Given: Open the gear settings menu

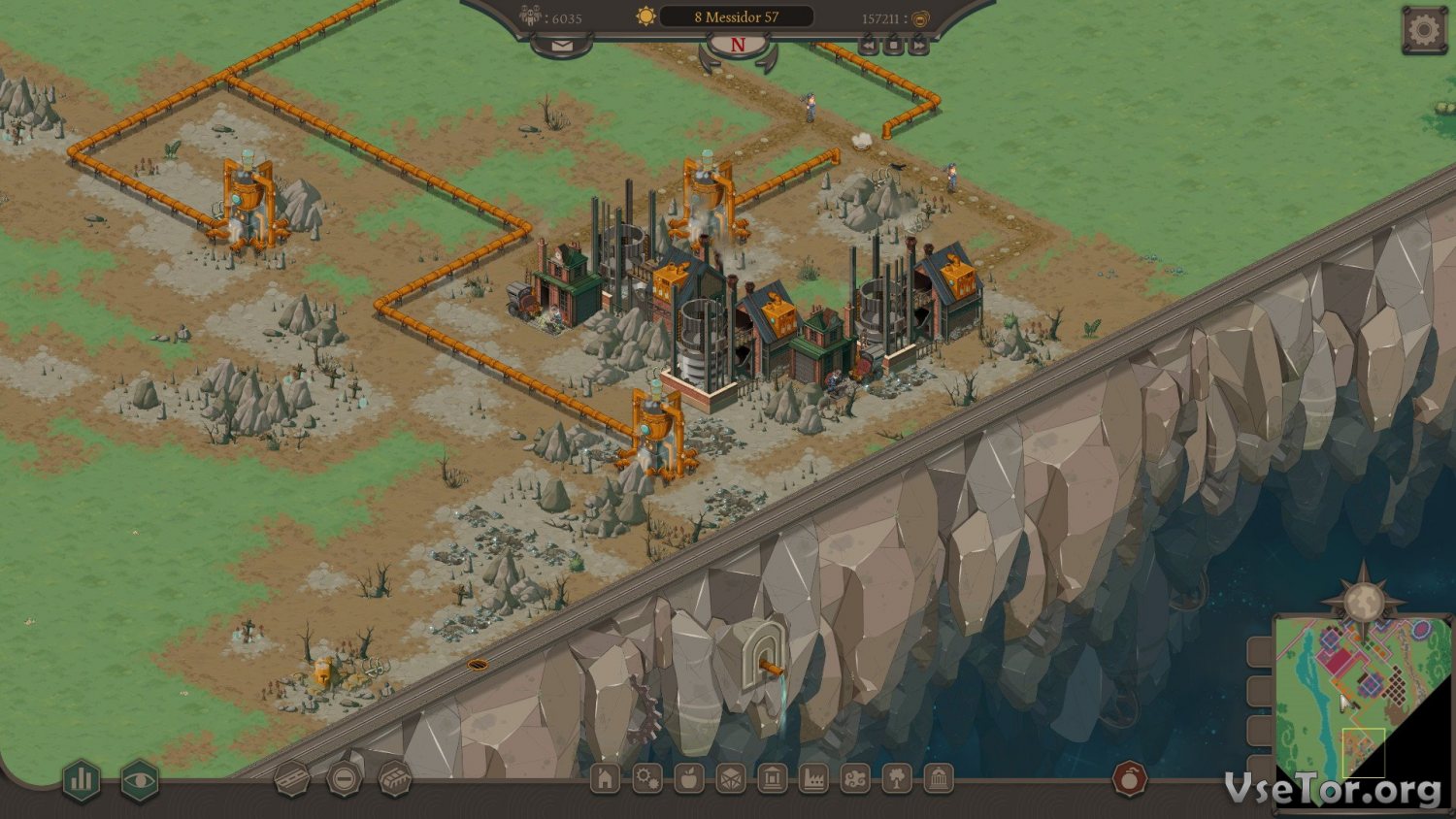Looking at the screenshot, I should pos(1423,30).
